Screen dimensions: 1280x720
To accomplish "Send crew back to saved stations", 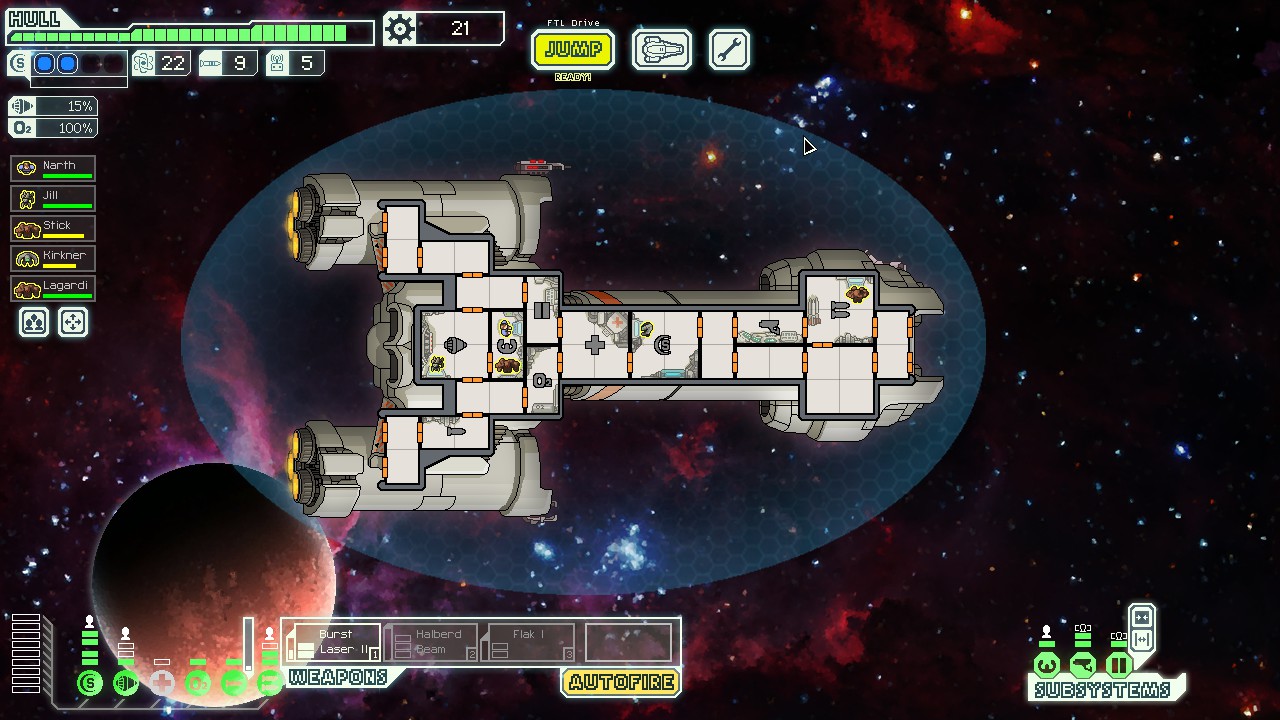I will click(74, 322).
